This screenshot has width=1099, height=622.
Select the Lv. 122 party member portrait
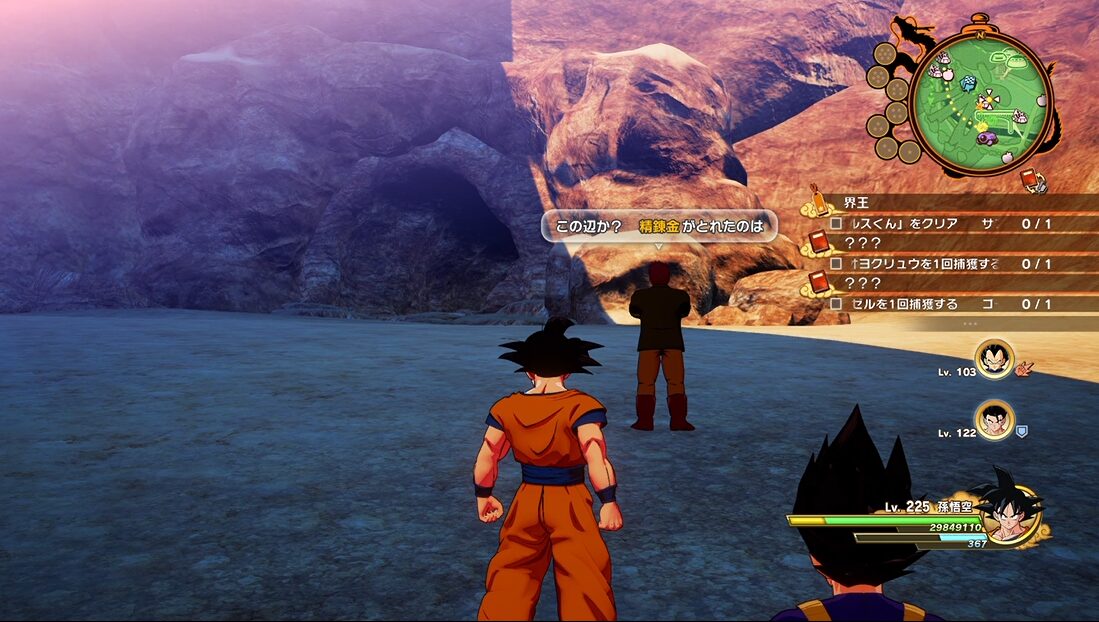click(x=994, y=421)
